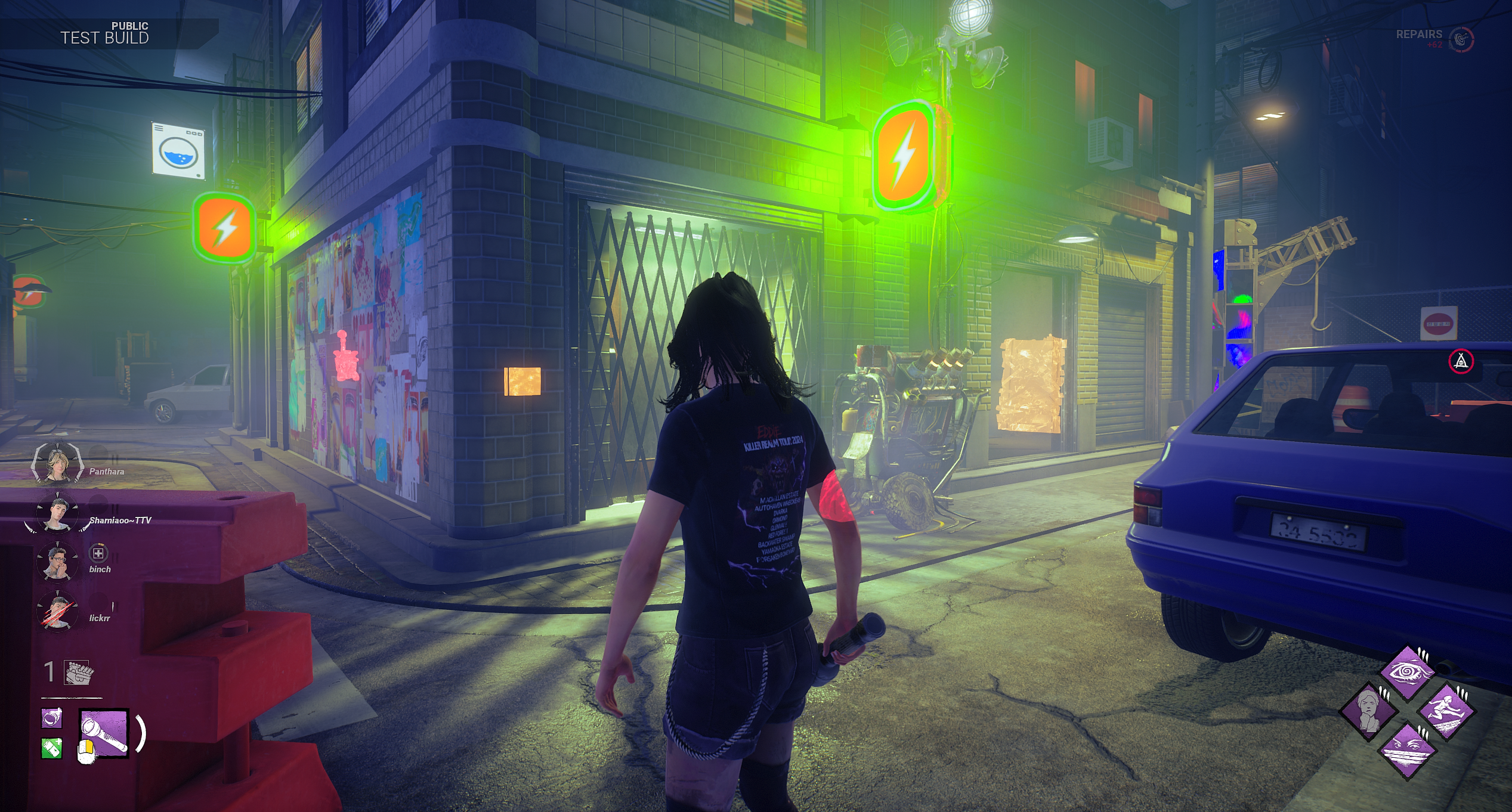This screenshot has width=1512, height=812.
Task: Click the Repairs score event icon
Action: coord(1461,39)
